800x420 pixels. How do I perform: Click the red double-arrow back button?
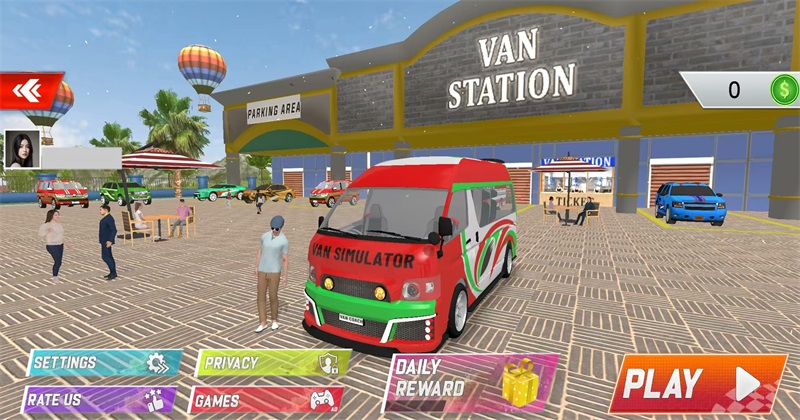point(30,91)
